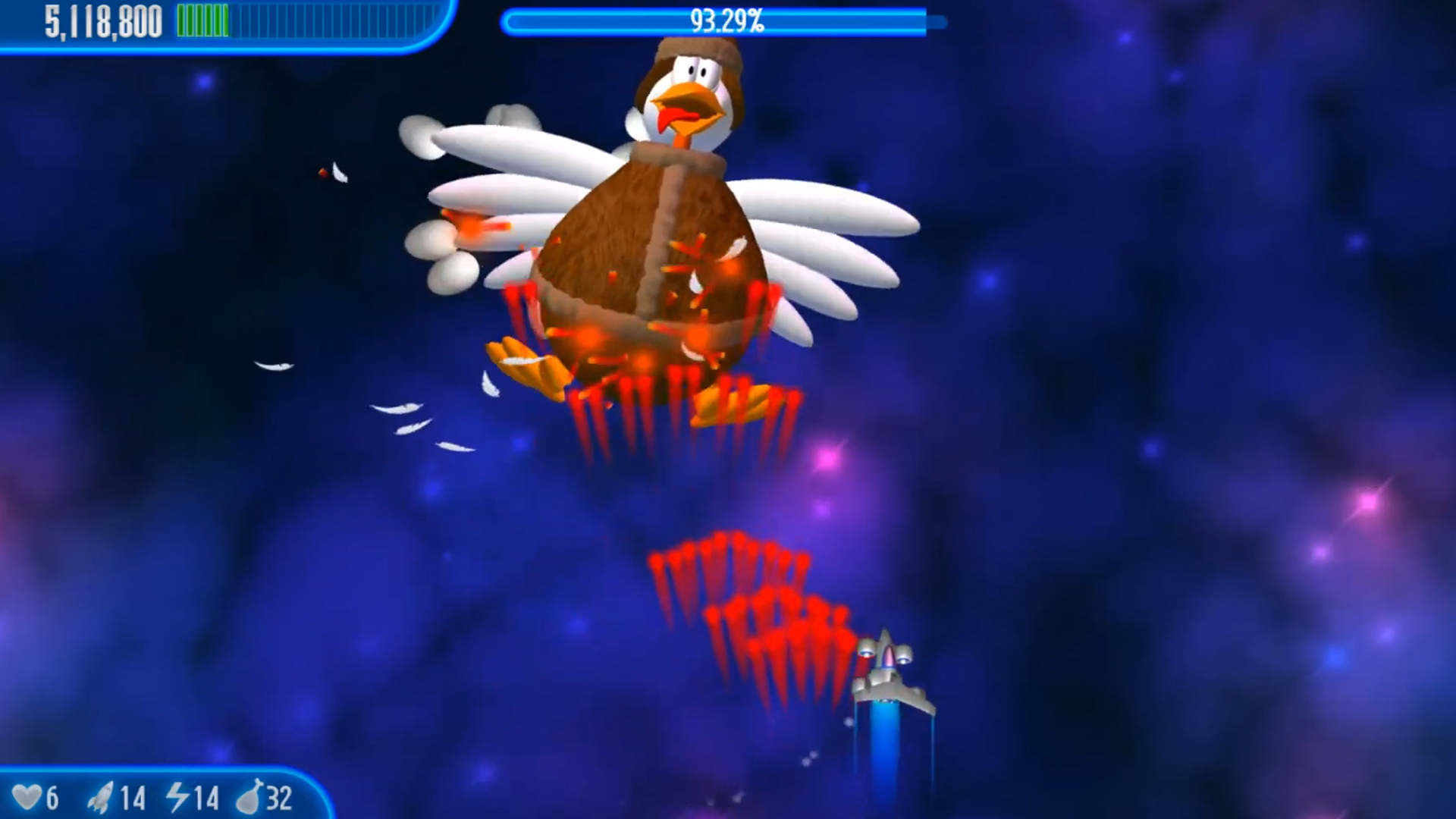Click the 93.29% health percentage text
The width and height of the screenshot is (1456, 819).
click(x=726, y=21)
